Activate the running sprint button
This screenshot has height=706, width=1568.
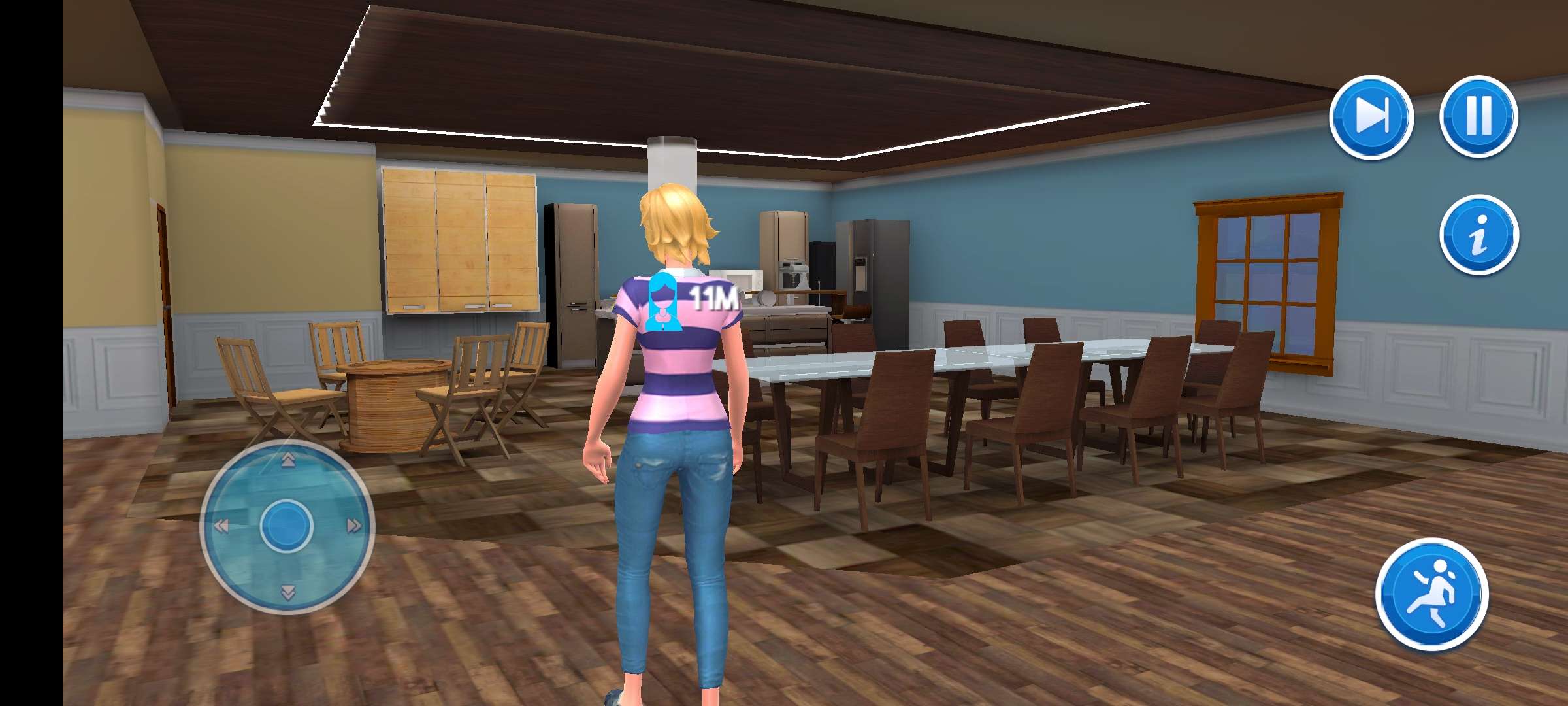pyautogui.click(x=1432, y=594)
